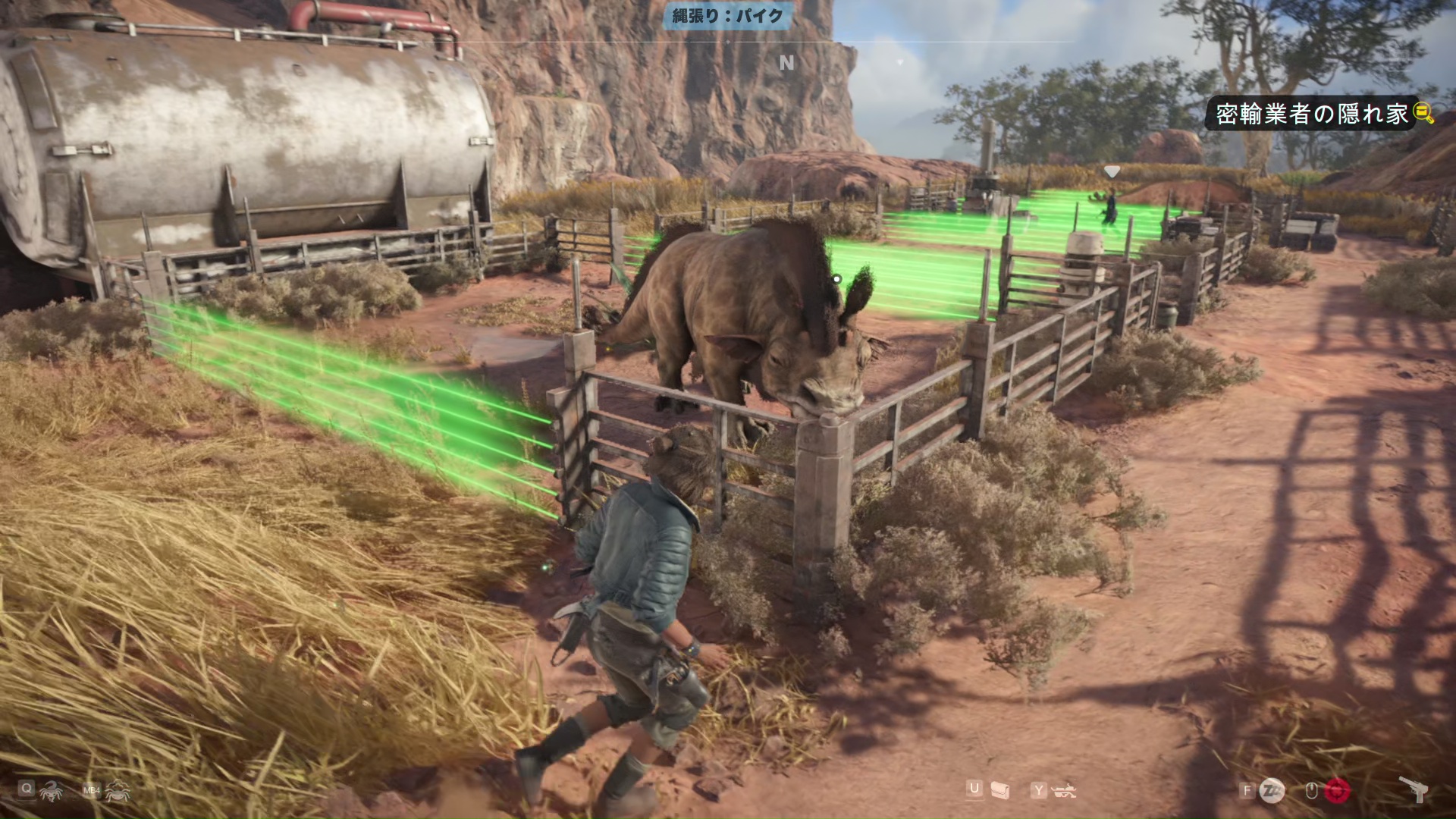The width and height of the screenshot is (1456, 819).
Task: Activate the stun shot Zz icon
Action: pyautogui.click(x=1272, y=791)
